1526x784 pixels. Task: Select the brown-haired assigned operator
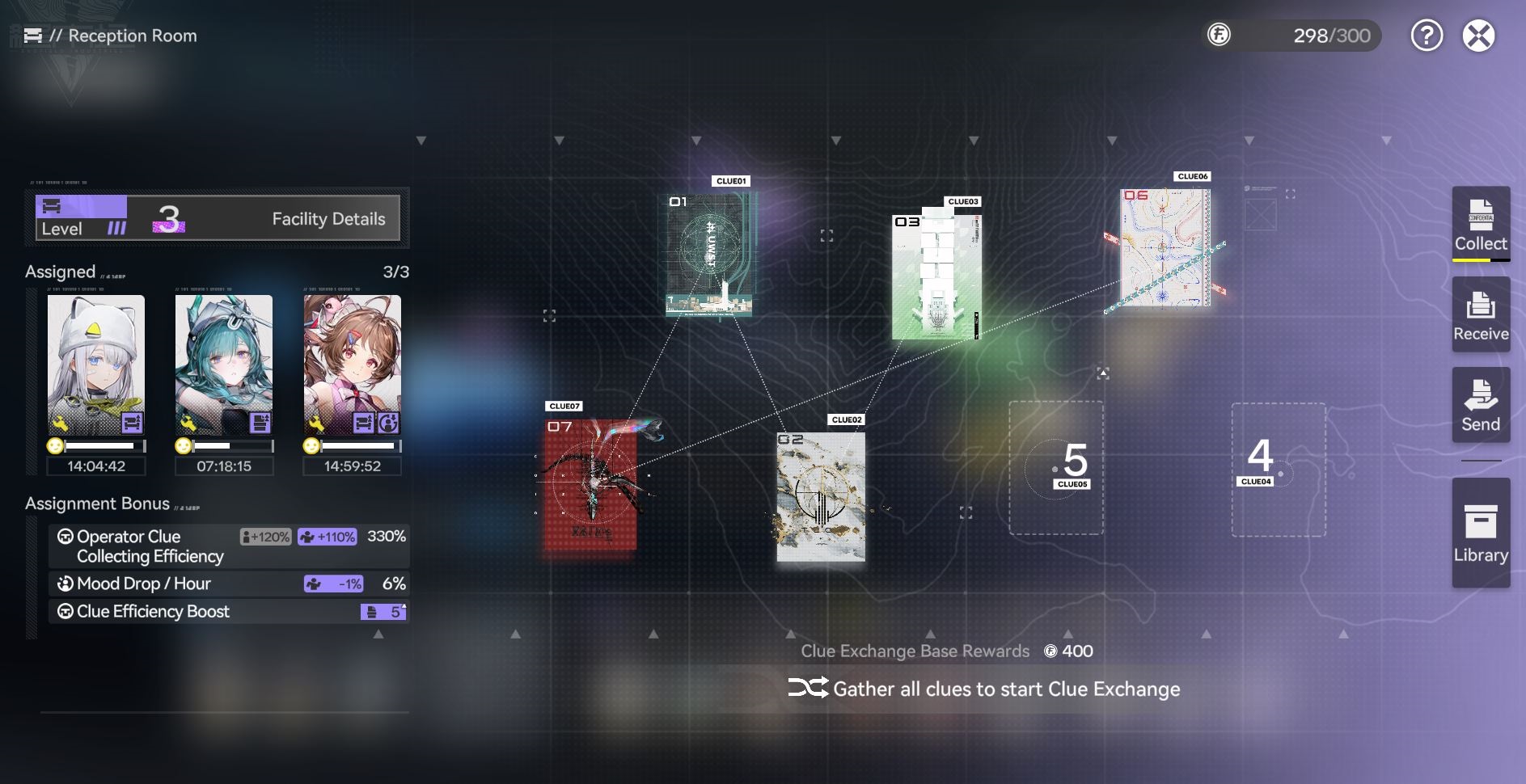(352, 365)
